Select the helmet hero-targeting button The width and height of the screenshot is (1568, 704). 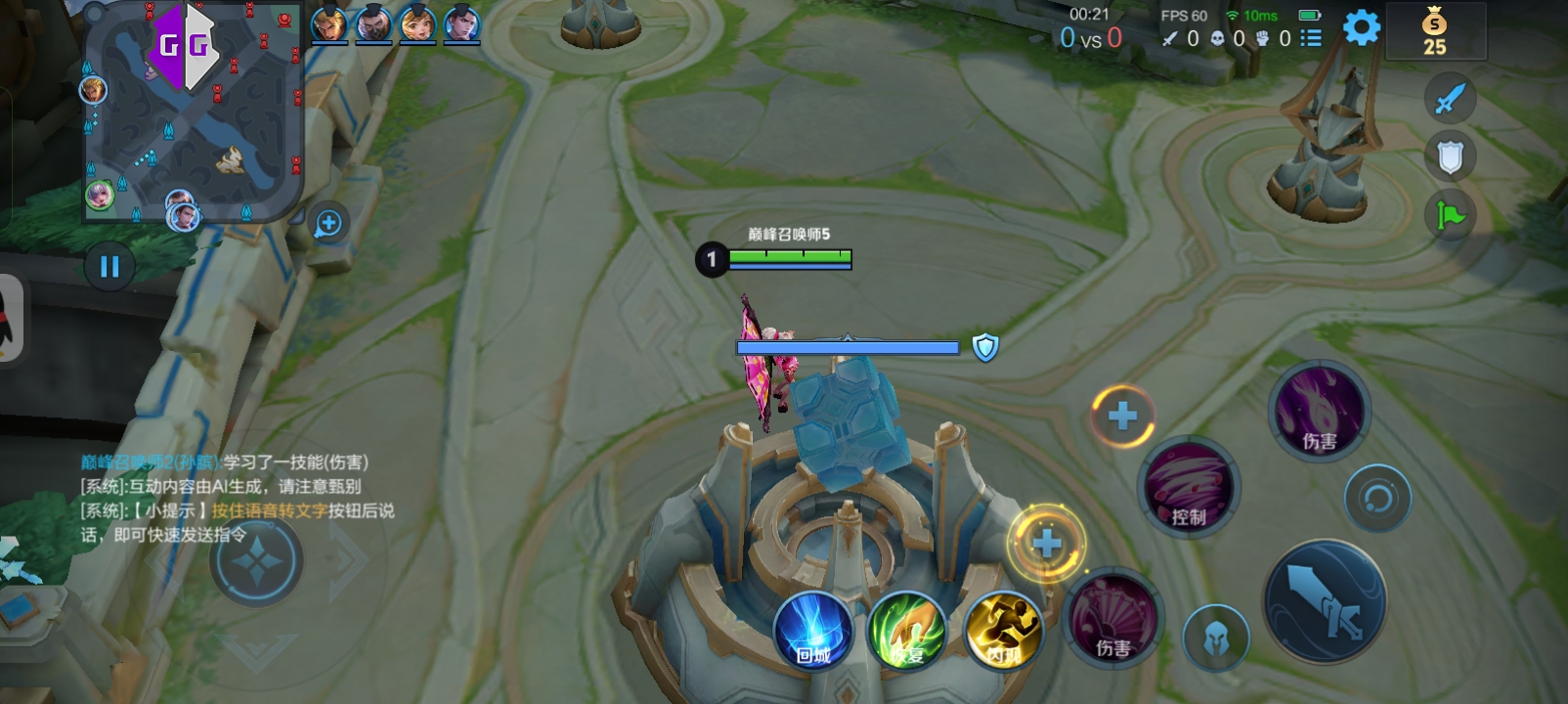pyautogui.click(x=1216, y=638)
